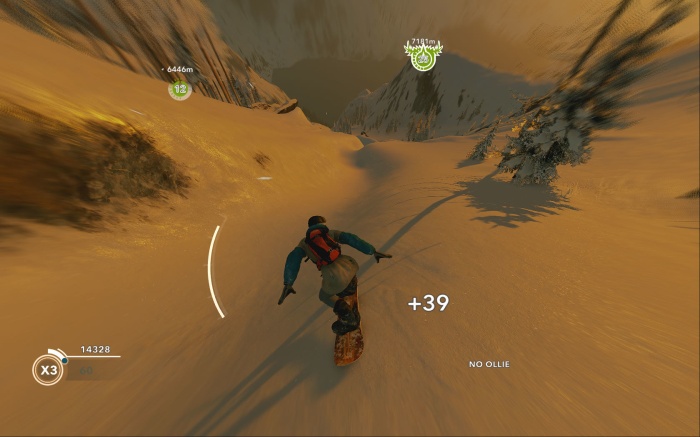
Task: Click the laurel-wreath challenge marker at 7181m
Action: (x=423, y=57)
